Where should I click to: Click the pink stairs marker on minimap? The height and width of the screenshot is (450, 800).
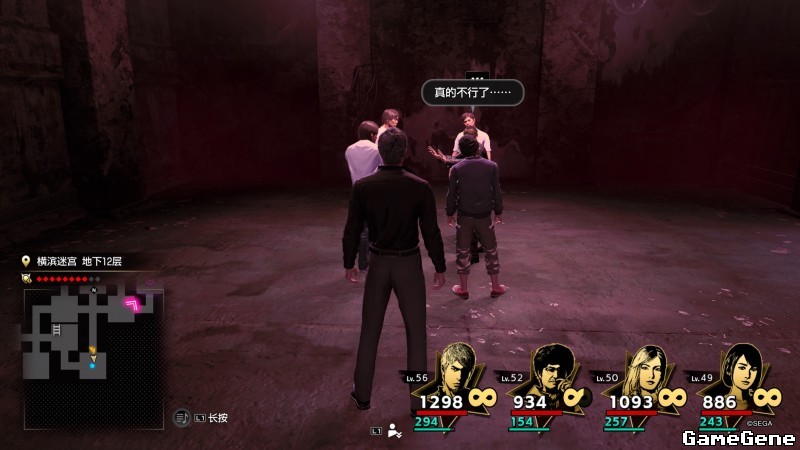[x=131, y=303]
